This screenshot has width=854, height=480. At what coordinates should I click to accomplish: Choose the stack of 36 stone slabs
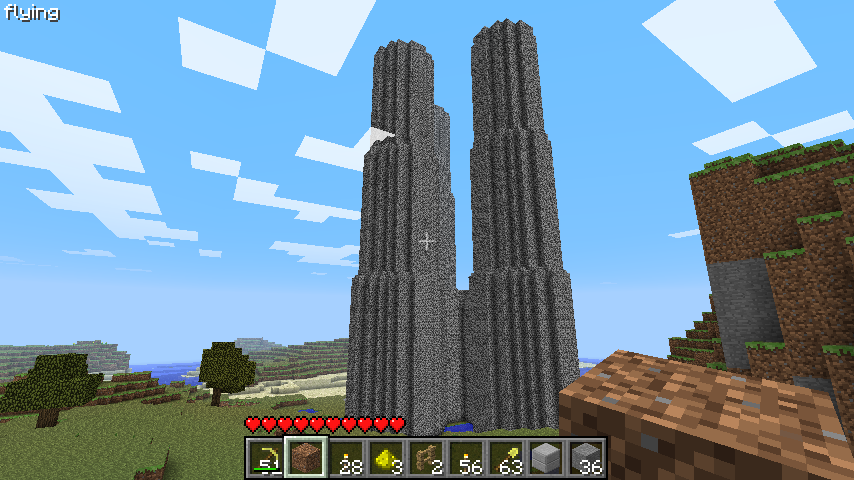(x=586, y=459)
